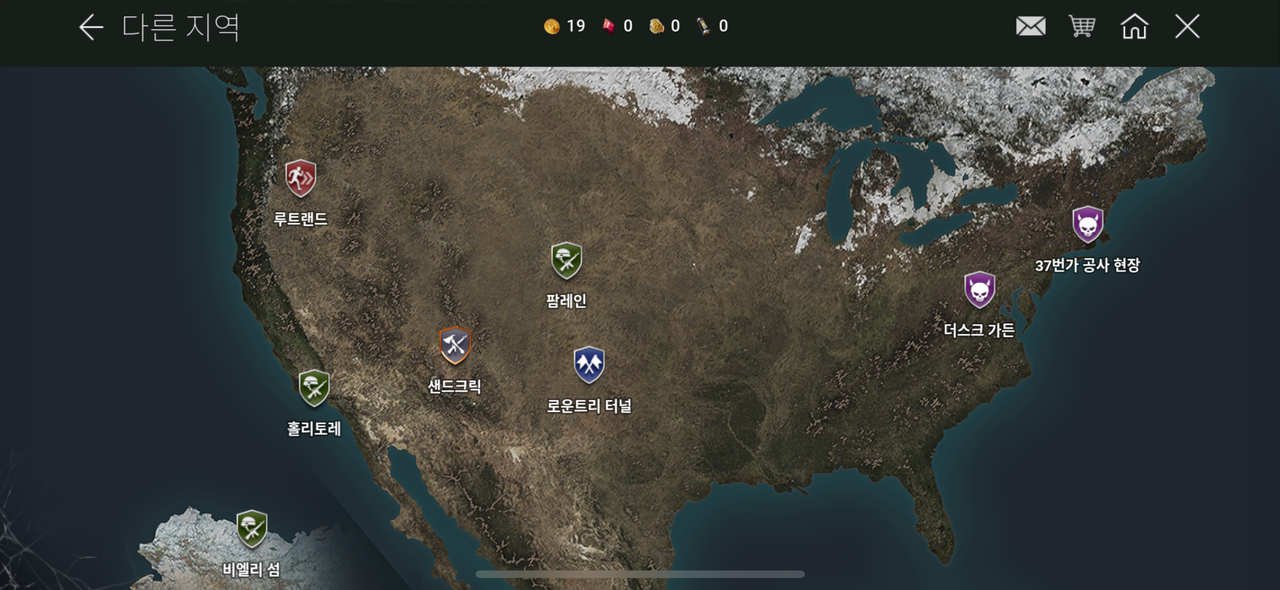This screenshot has width=1280, height=590.
Task: Choose the 팜레인 location marker
Action: tap(566, 262)
